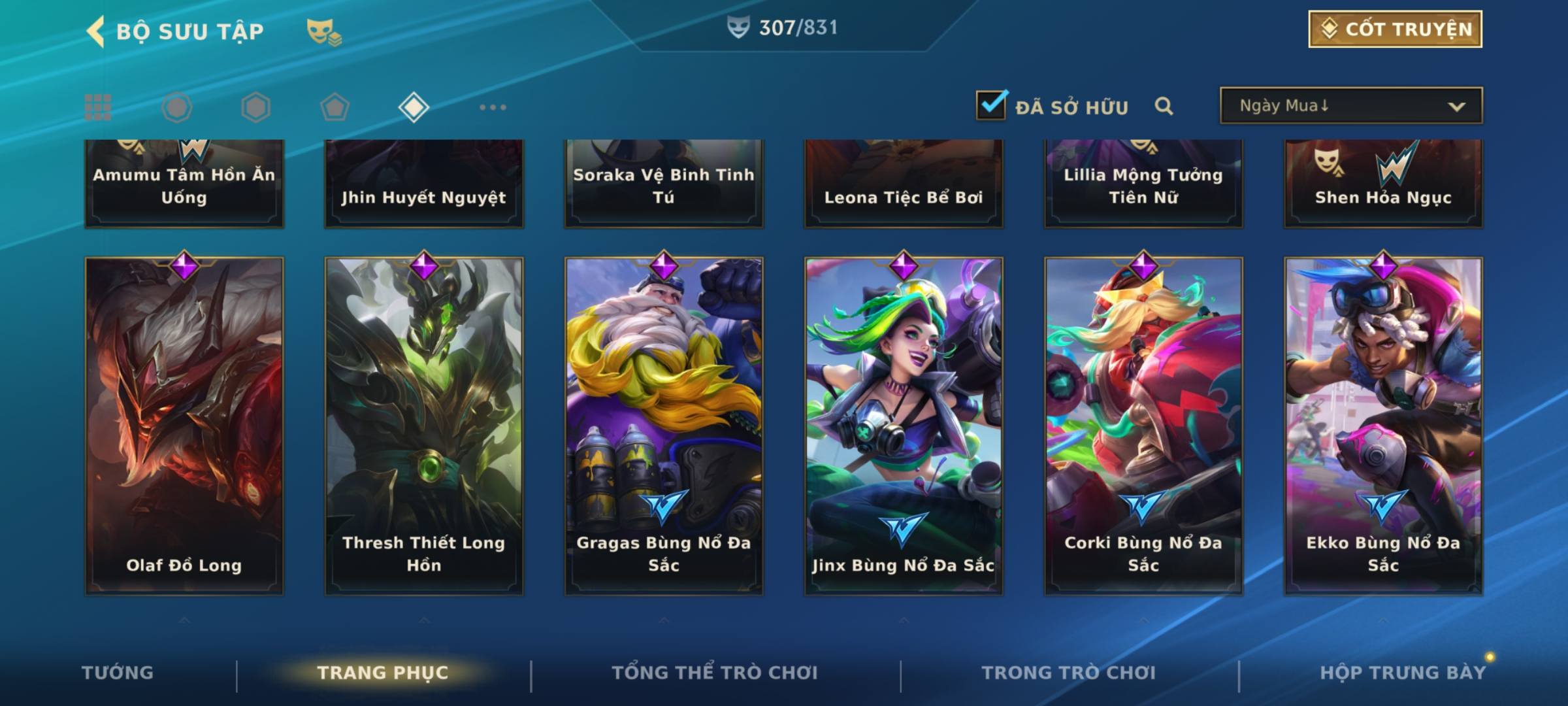
Task: Select the Olaf Đồ Long skin card
Action: coord(184,425)
